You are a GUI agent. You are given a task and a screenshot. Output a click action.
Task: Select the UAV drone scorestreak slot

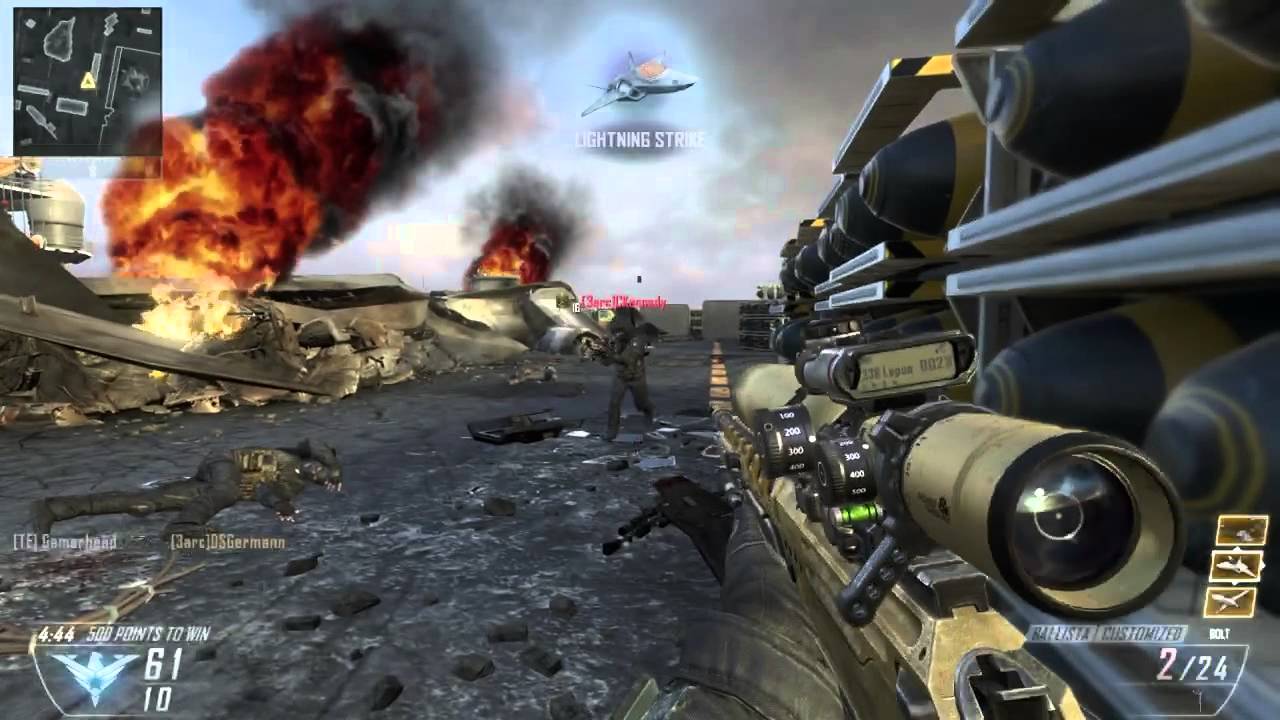coord(1231,602)
